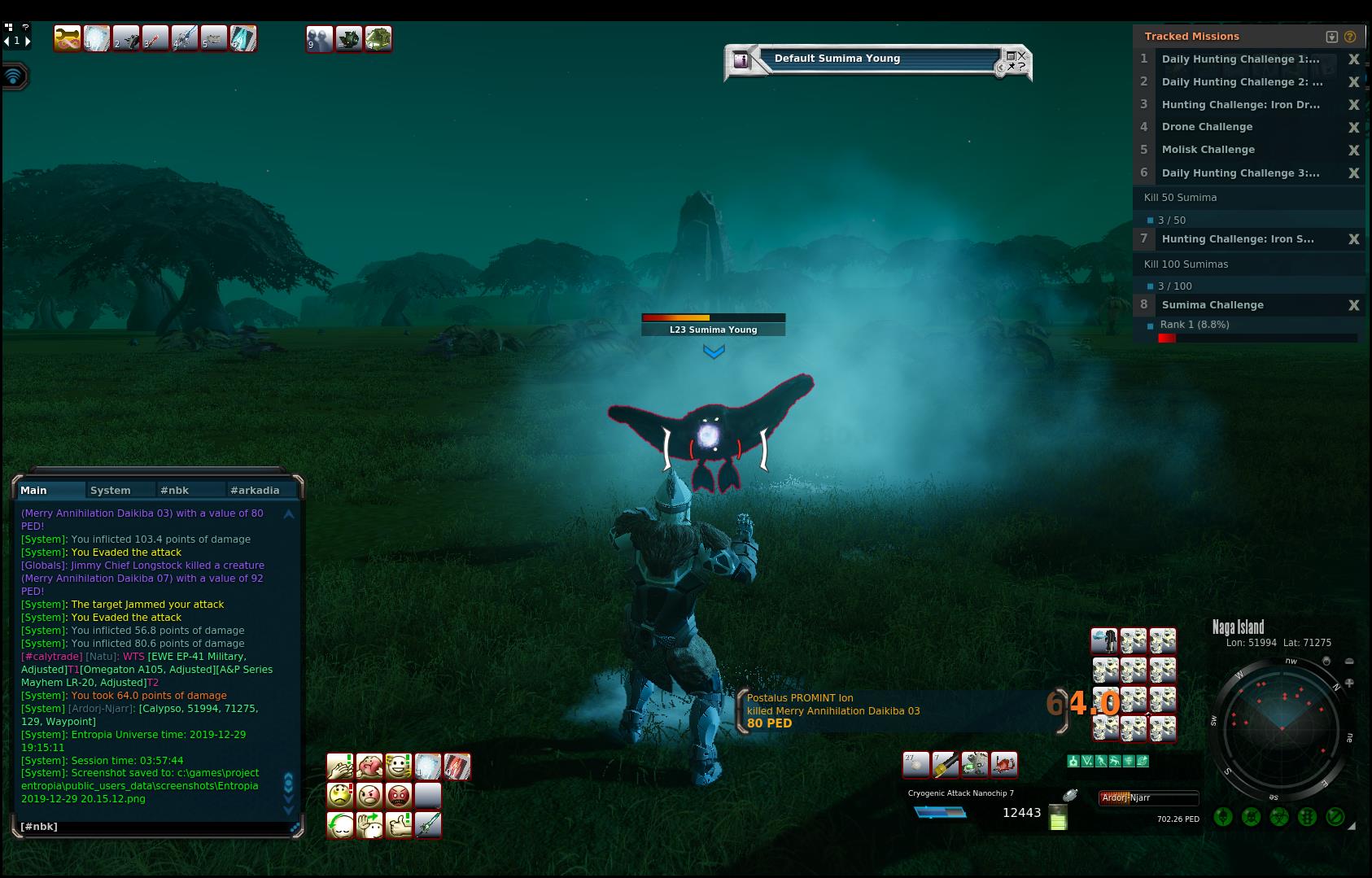Select the #nbk chat channel tab
1372x878 pixels.
(174, 490)
